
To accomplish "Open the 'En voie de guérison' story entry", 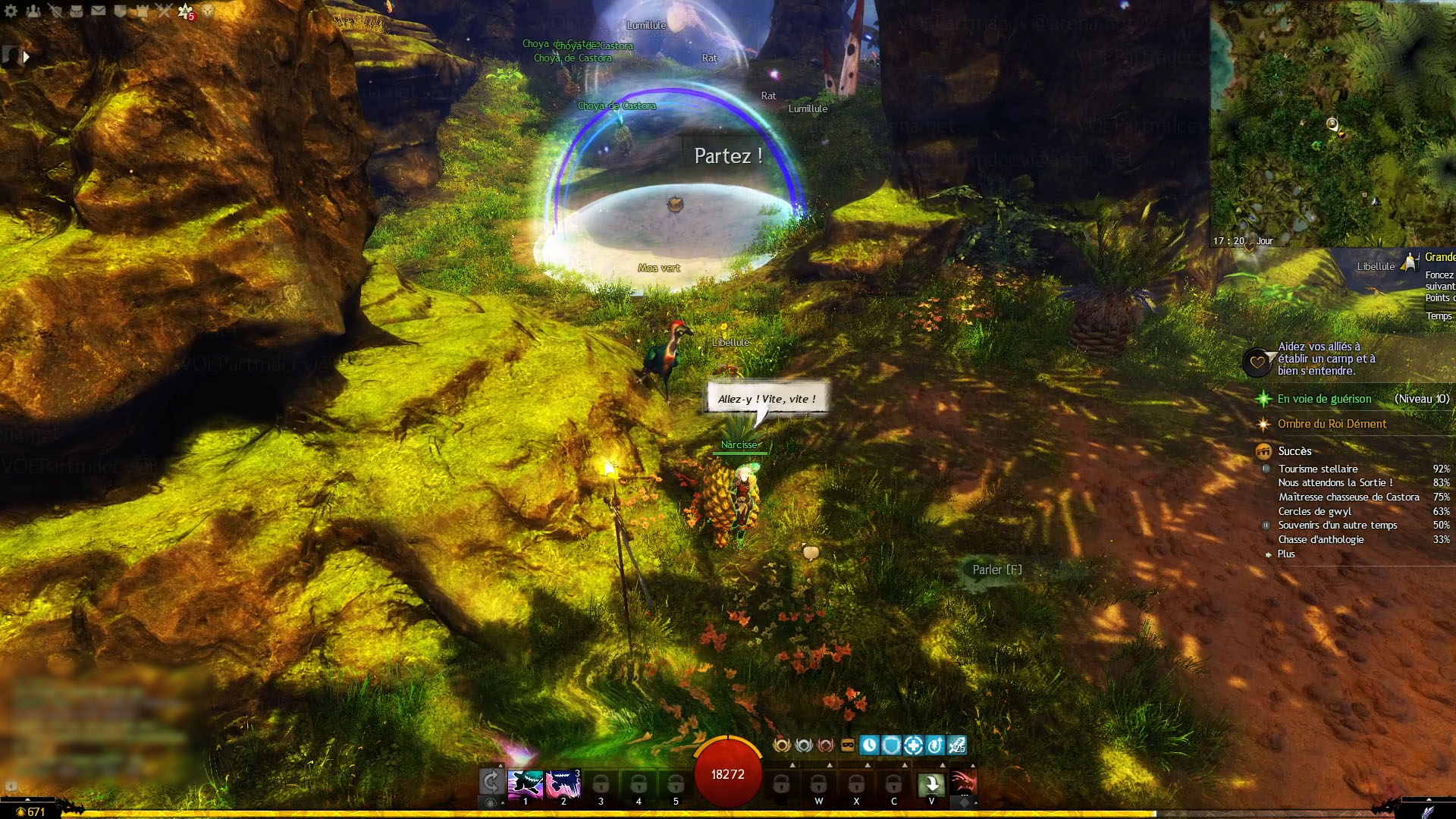I will 1324,399.
